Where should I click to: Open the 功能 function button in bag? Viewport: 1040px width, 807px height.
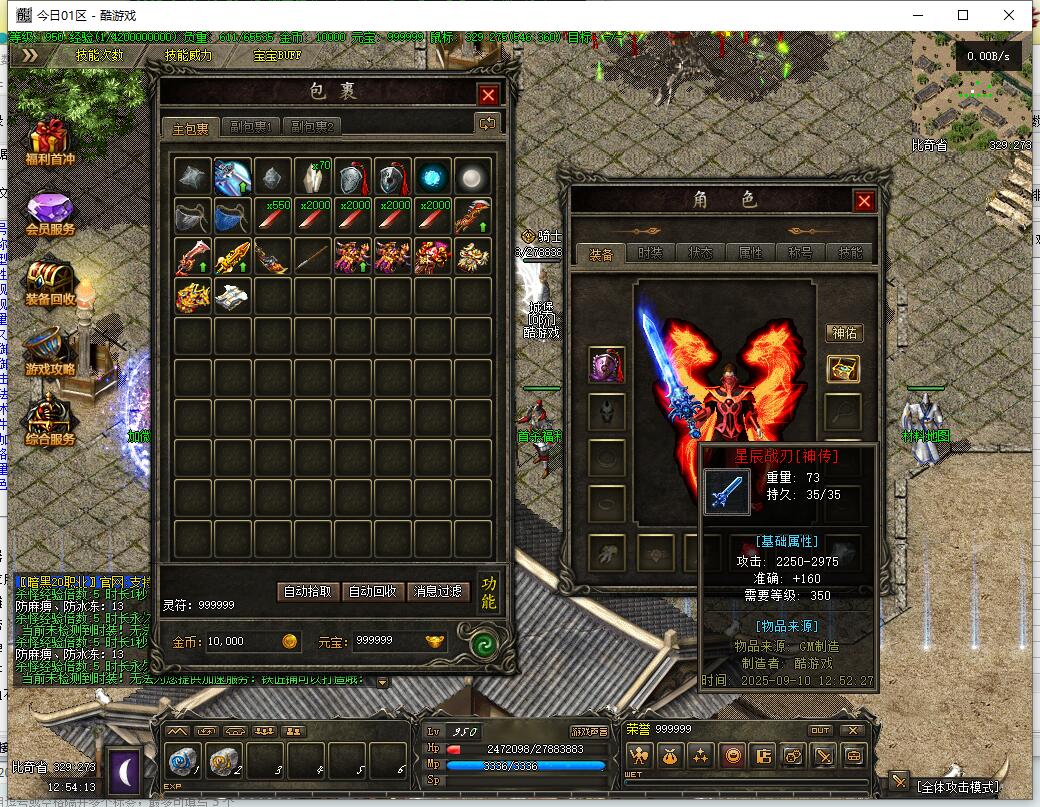pyautogui.click(x=488, y=592)
